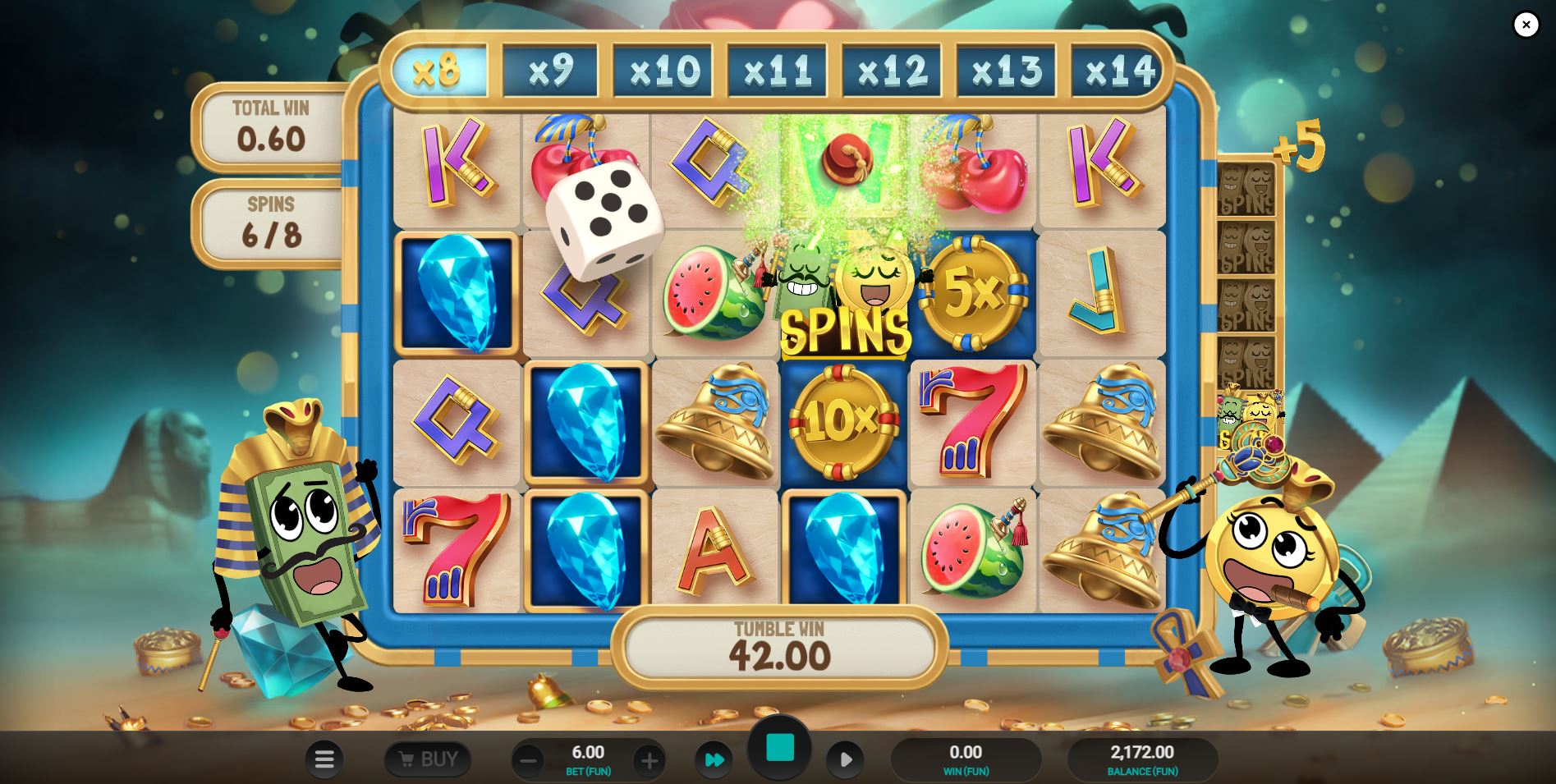1556x784 pixels.
Task: Open the x10 multiplier panel
Action: click(663, 69)
